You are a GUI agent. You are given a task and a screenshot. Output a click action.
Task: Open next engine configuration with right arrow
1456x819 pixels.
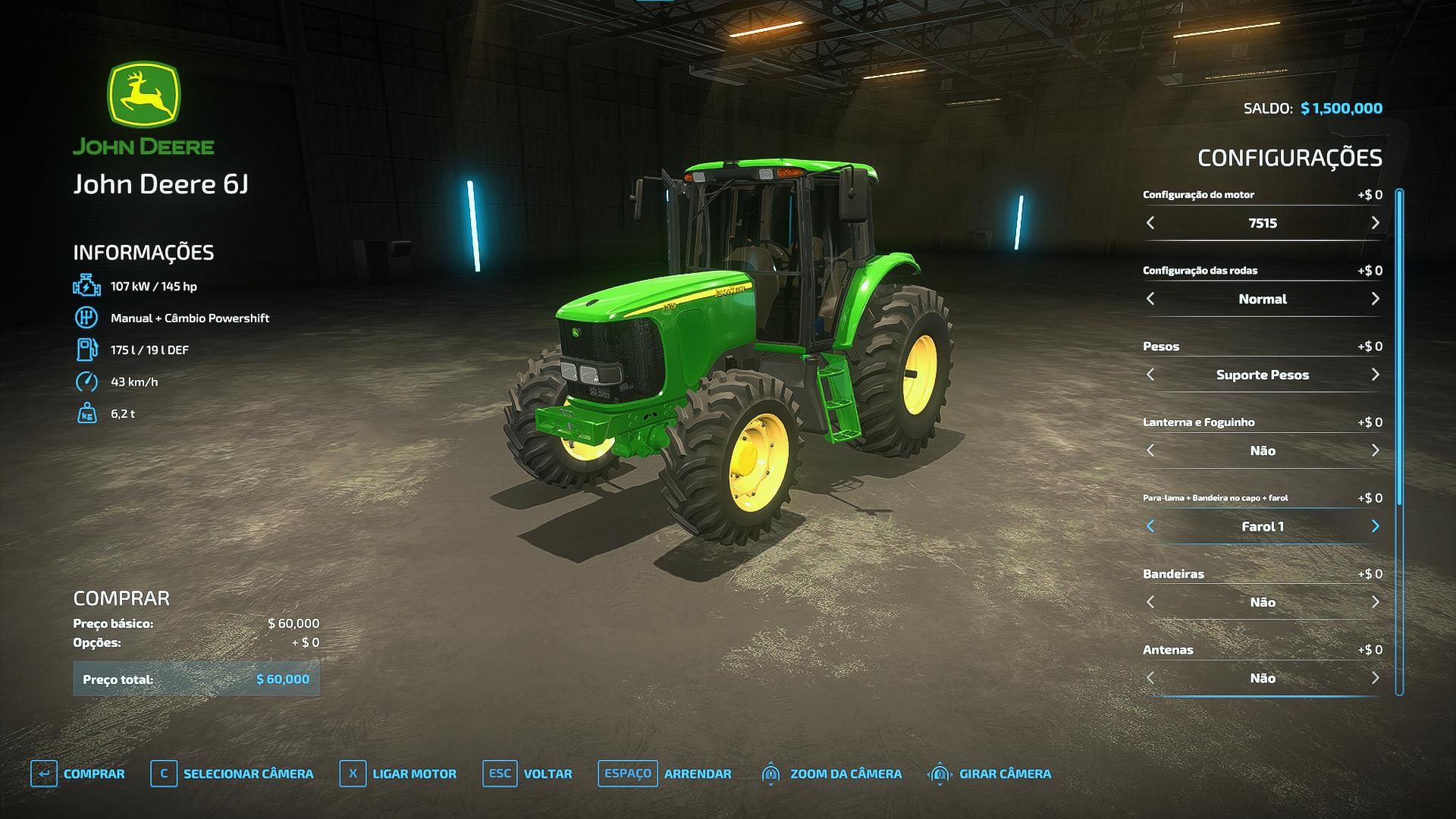coord(1375,223)
